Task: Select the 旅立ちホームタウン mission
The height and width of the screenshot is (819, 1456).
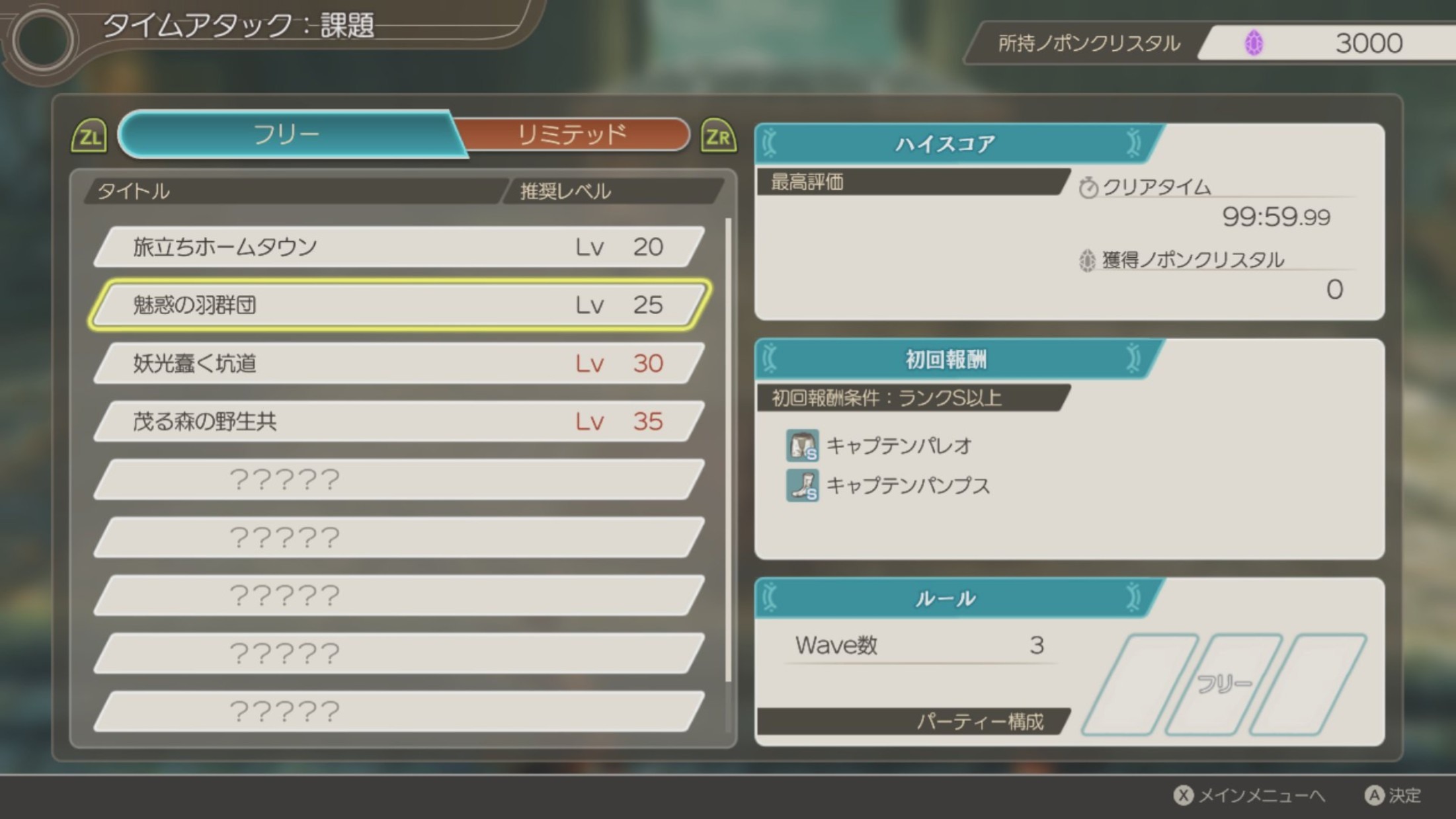Action: (x=397, y=247)
